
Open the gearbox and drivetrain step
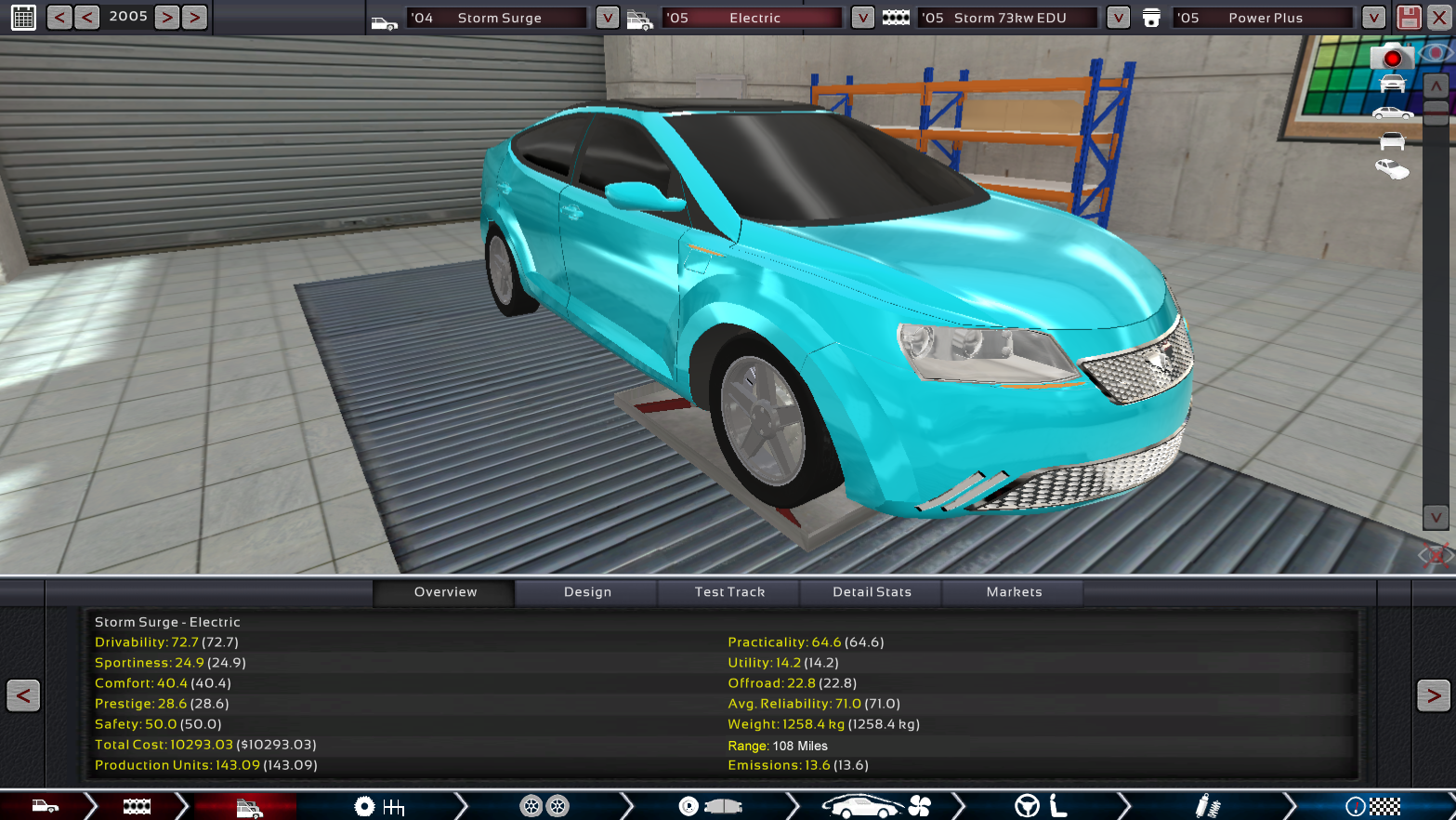tap(379, 806)
